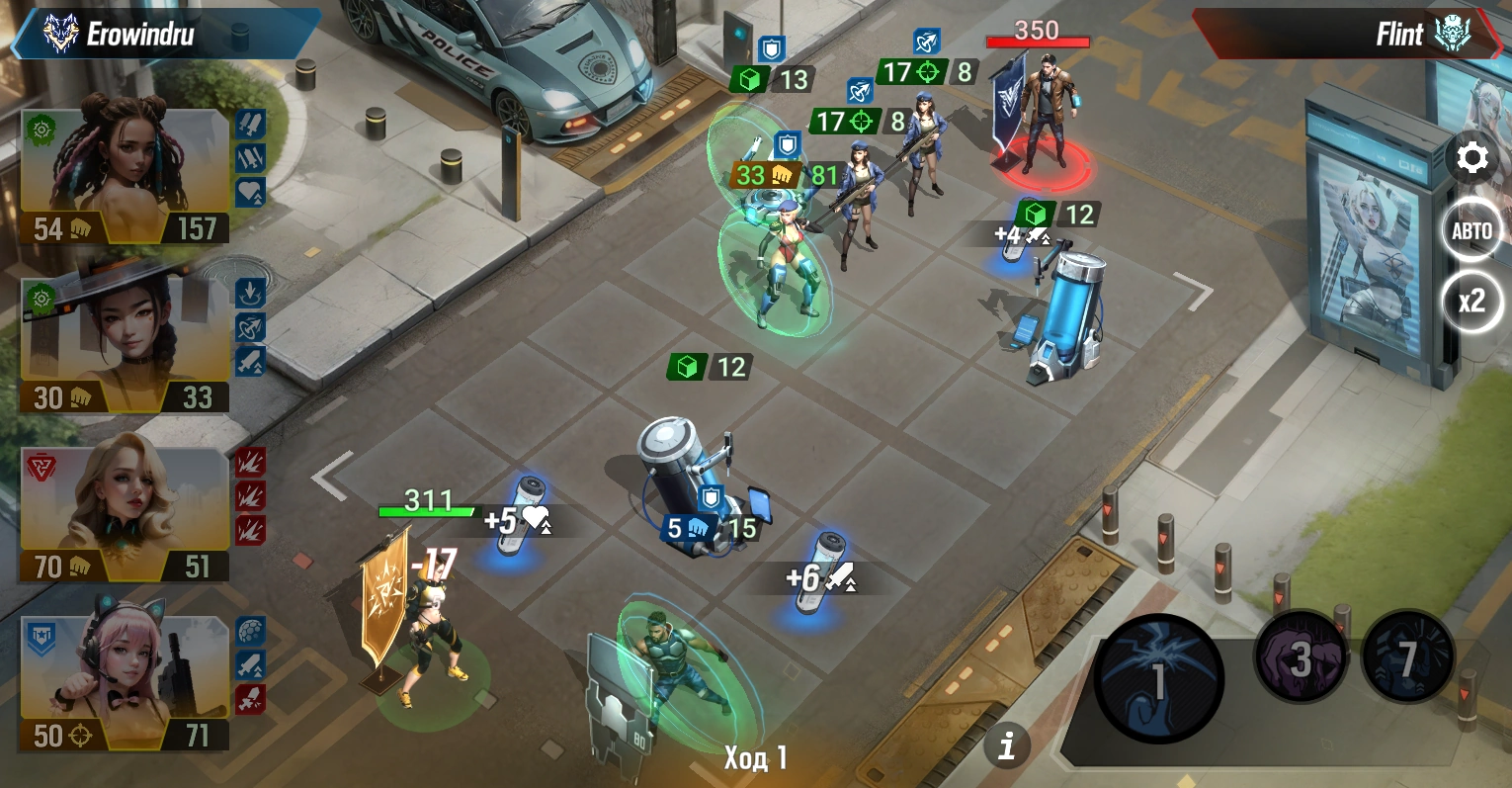Activate the lightning ability numbered 1
This screenshot has height=788, width=1512.
(x=1159, y=678)
